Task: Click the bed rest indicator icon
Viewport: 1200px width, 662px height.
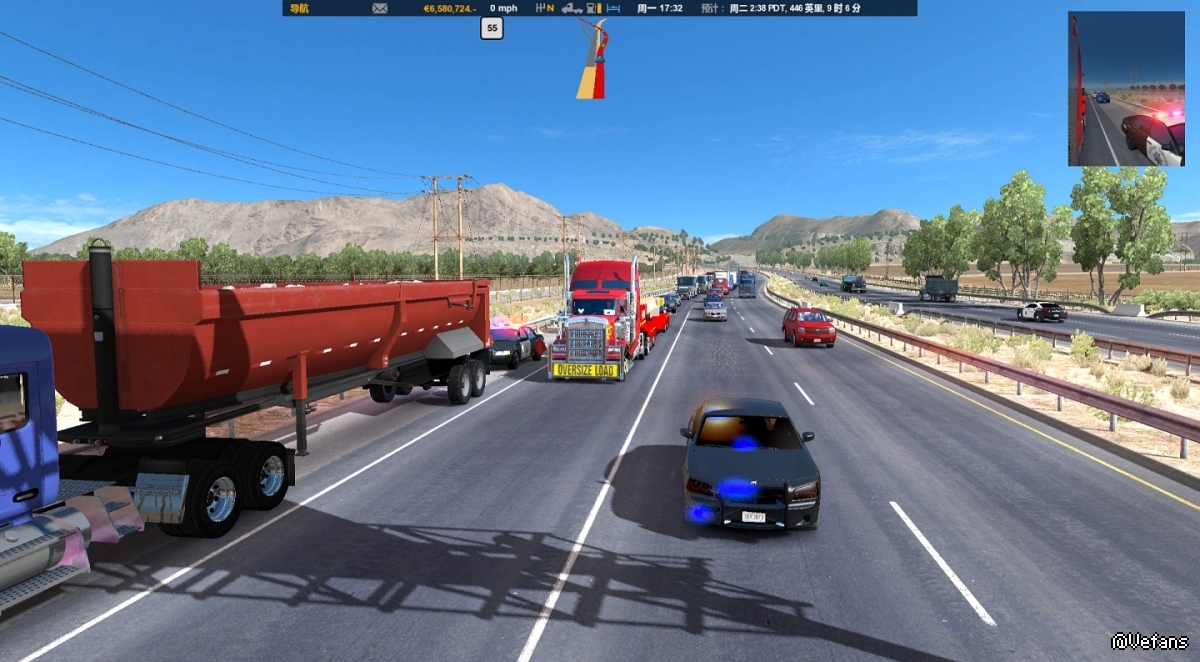Action: point(614,8)
